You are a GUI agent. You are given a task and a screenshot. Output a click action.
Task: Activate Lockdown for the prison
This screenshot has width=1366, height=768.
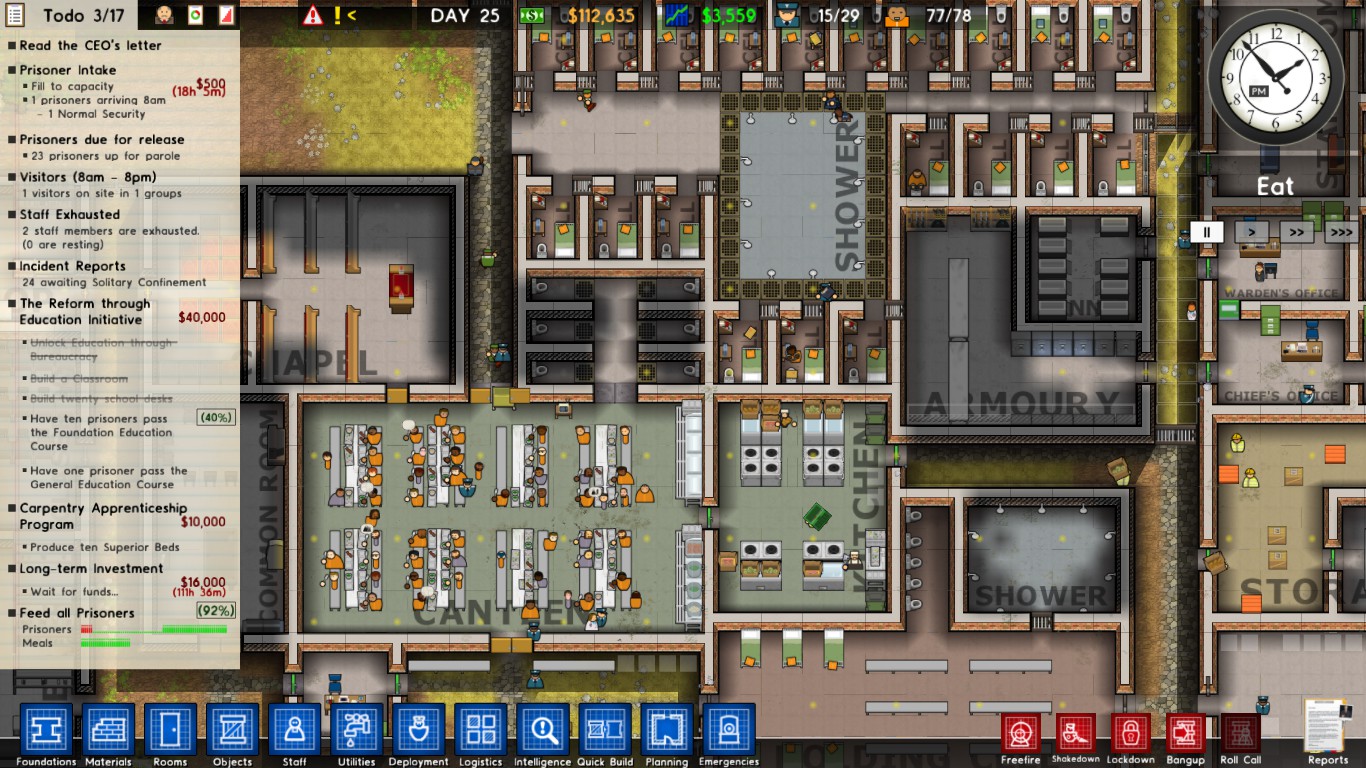click(x=1130, y=735)
